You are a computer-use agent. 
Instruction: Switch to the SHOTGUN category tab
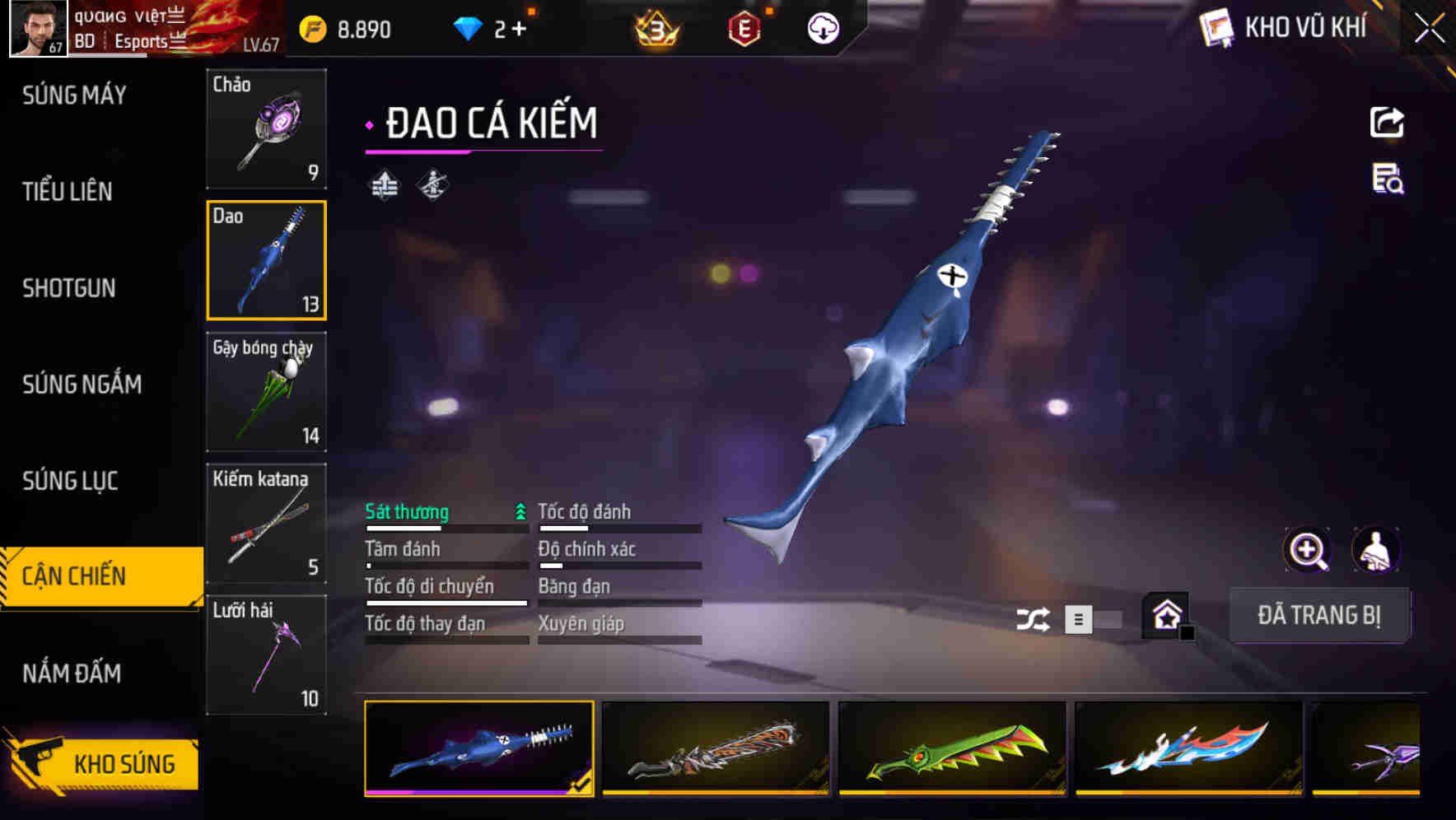tap(69, 289)
